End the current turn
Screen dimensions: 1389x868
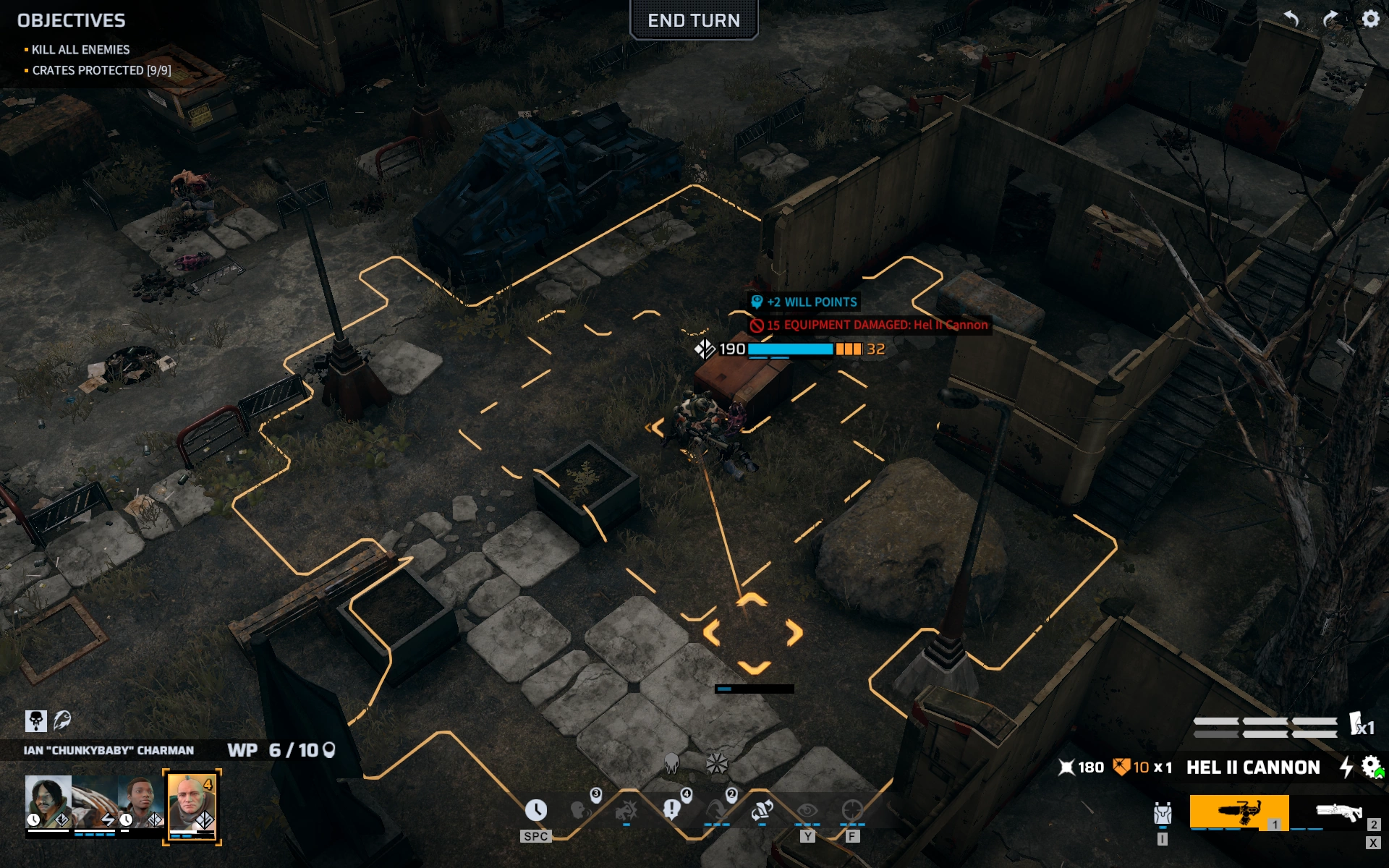coord(693,20)
